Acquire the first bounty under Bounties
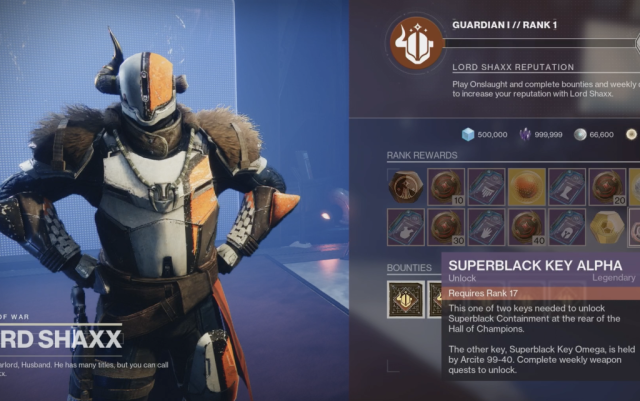The height and width of the screenshot is (401, 640). tap(405, 299)
